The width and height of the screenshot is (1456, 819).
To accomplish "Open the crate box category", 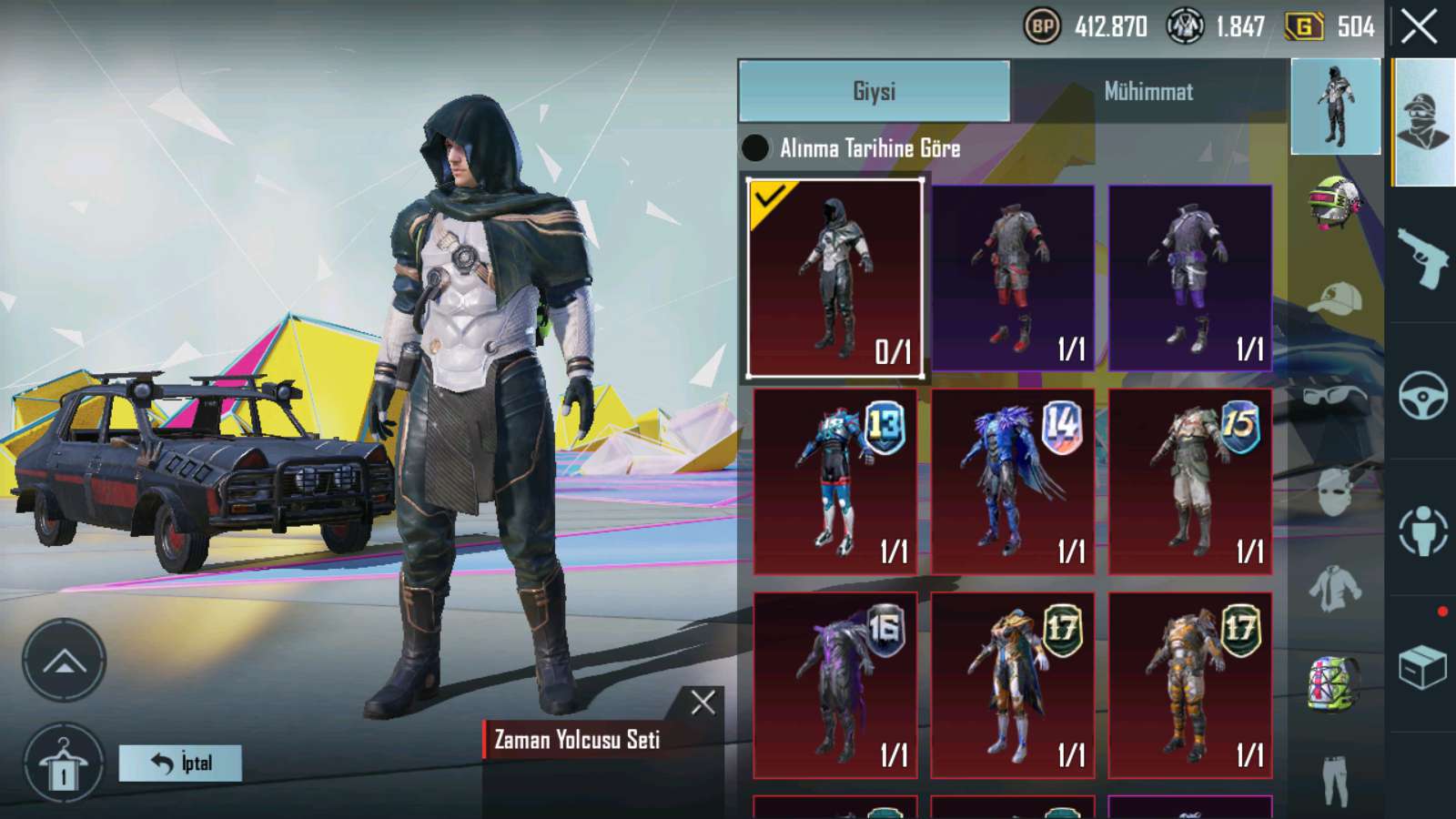I will pyautogui.click(x=1422, y=668).
